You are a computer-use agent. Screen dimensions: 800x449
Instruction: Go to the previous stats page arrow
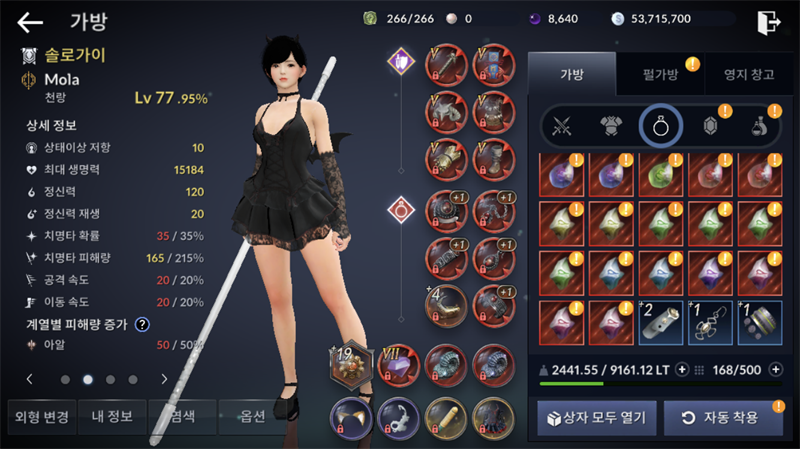(x=29, y=379)
